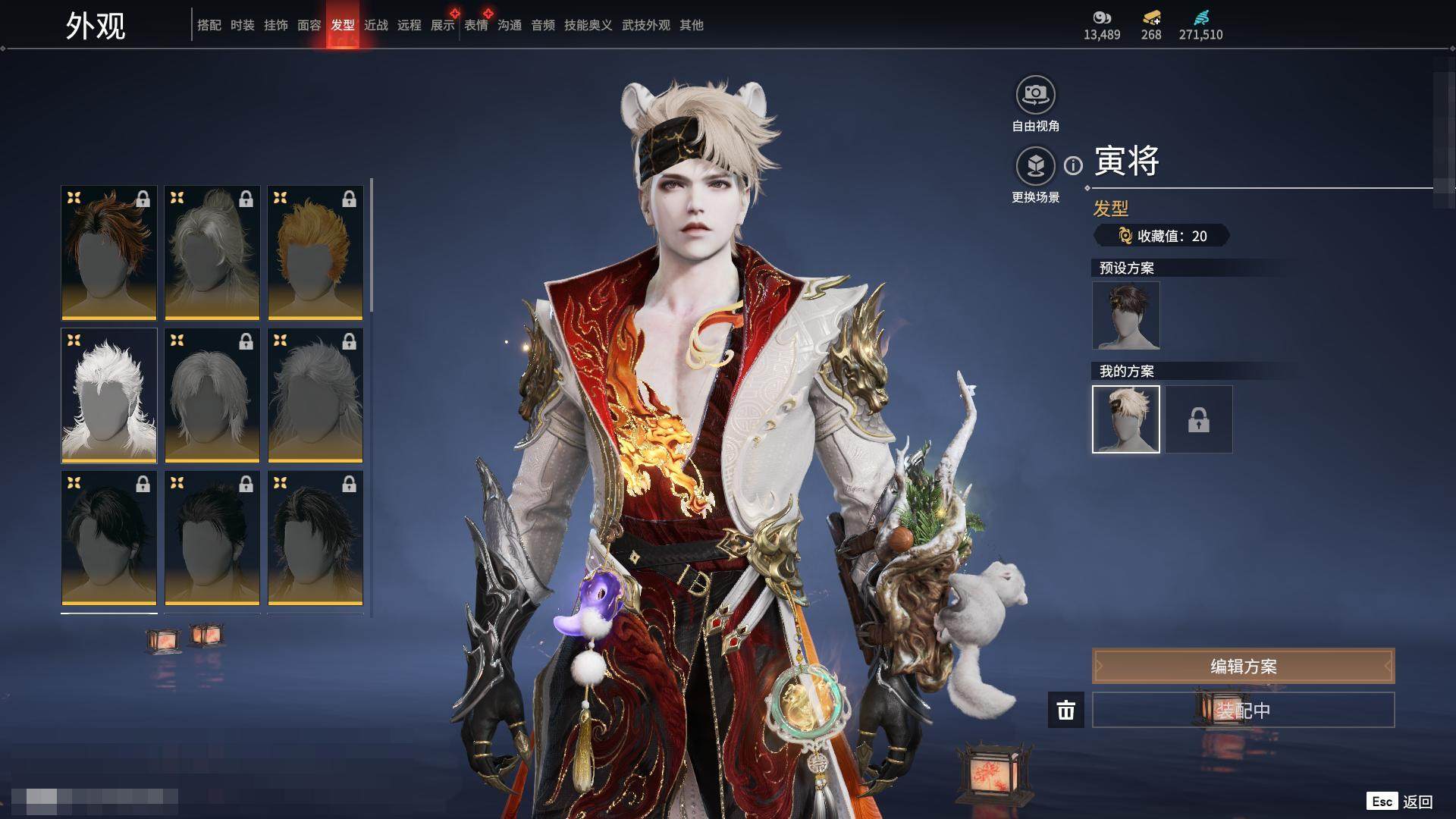Pick the unlocked white spiky hairstyle
Screen dimensions: 1456x819
coord(109,395)
